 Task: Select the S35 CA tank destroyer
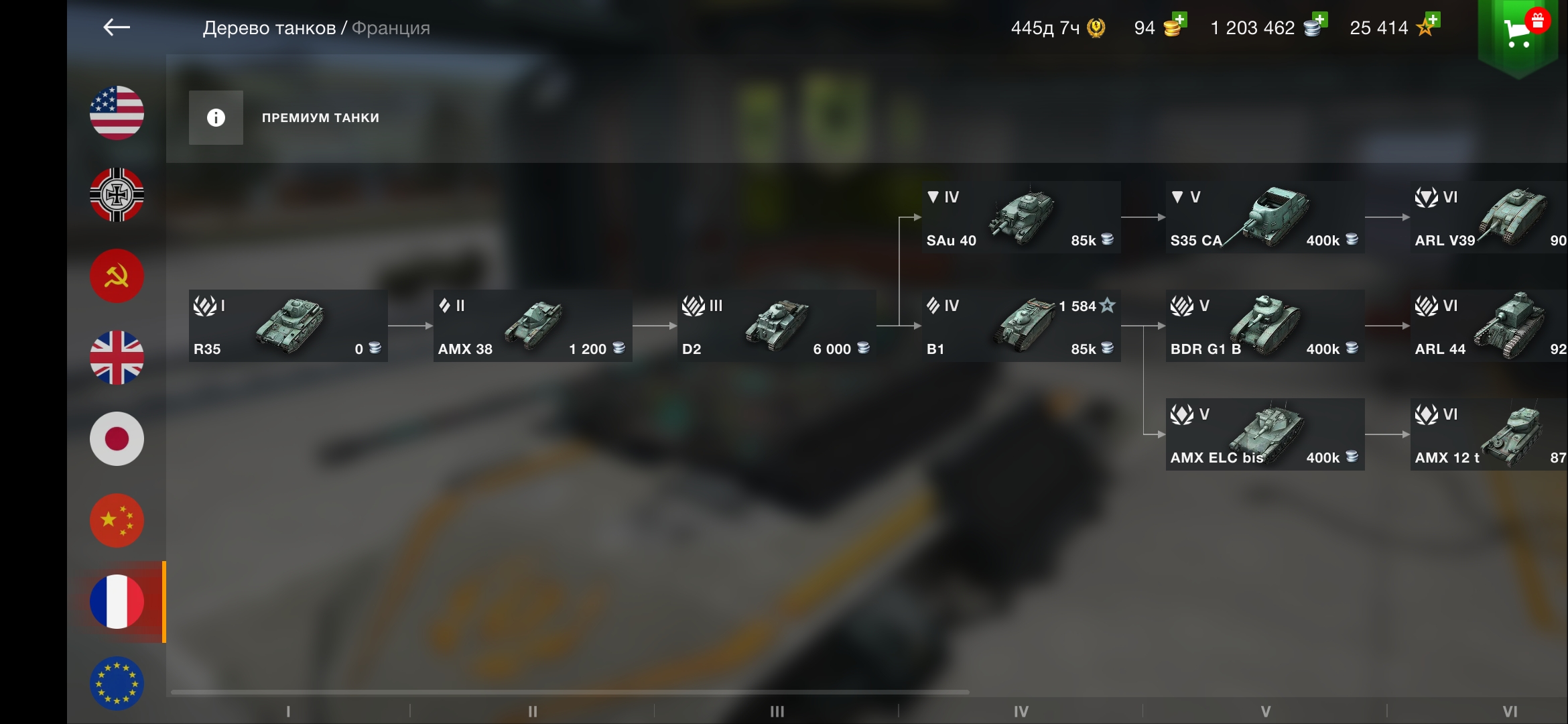(x=1265, y=217)
